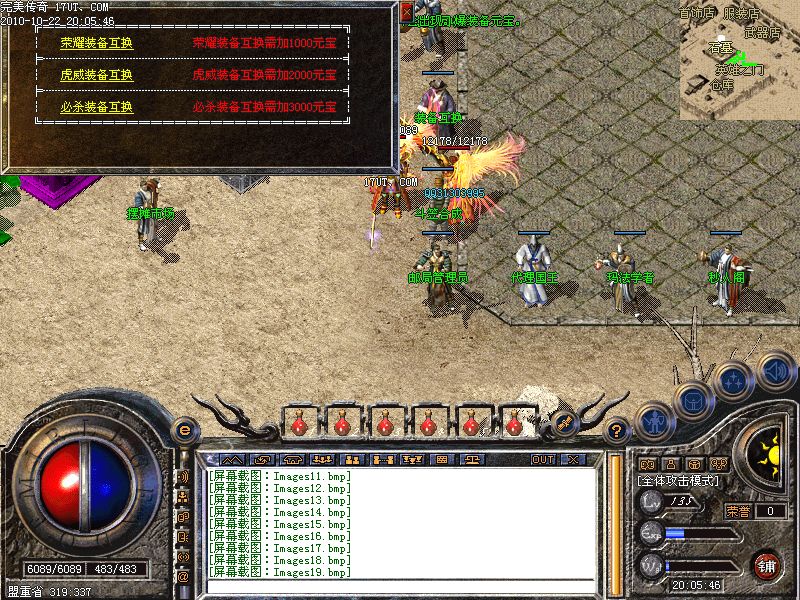This screenshot has height=600, width=800.
Task: Open the question mark help button
Action: point(617,431)
